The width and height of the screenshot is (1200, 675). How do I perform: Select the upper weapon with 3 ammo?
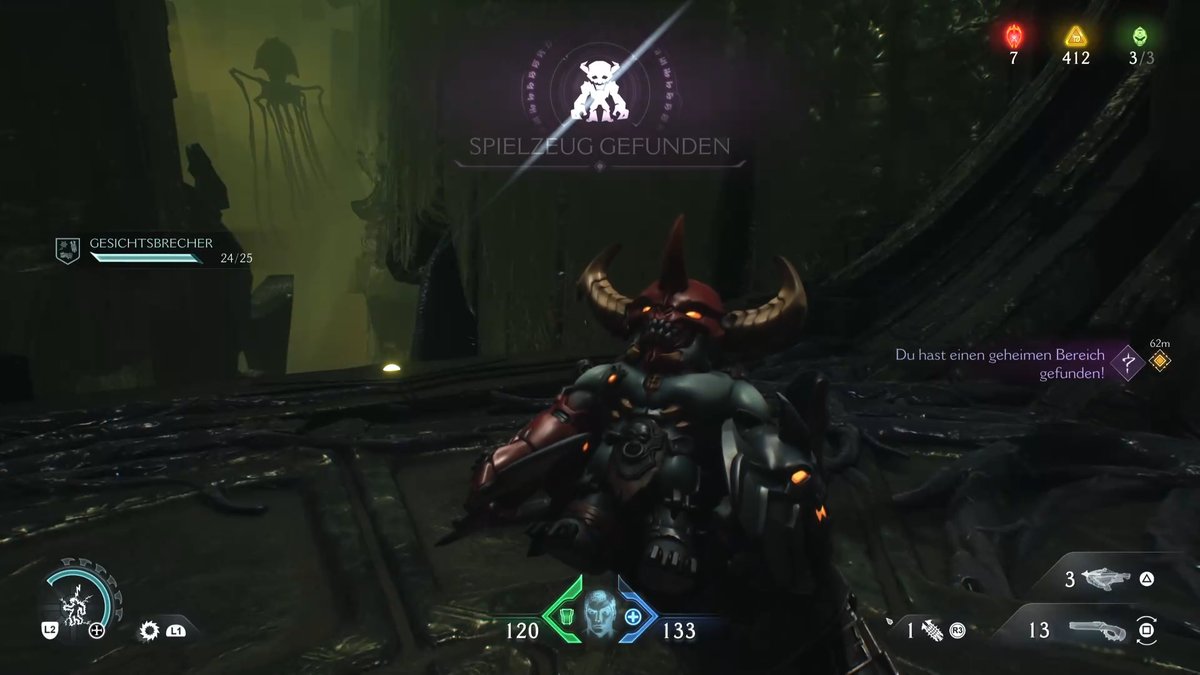tap(1105, 579)
